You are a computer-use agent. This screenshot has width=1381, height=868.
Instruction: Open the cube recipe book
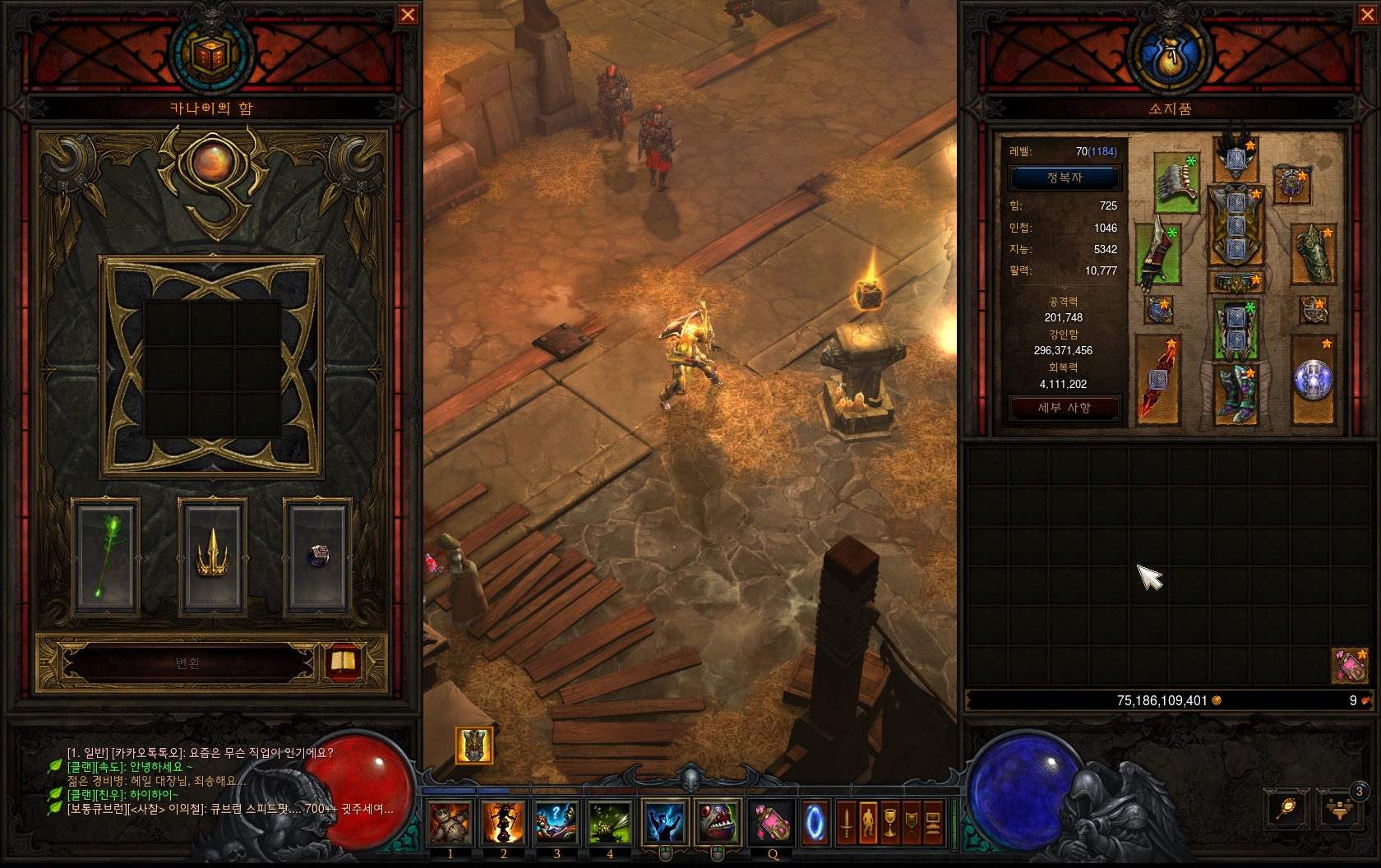[343, 663]
